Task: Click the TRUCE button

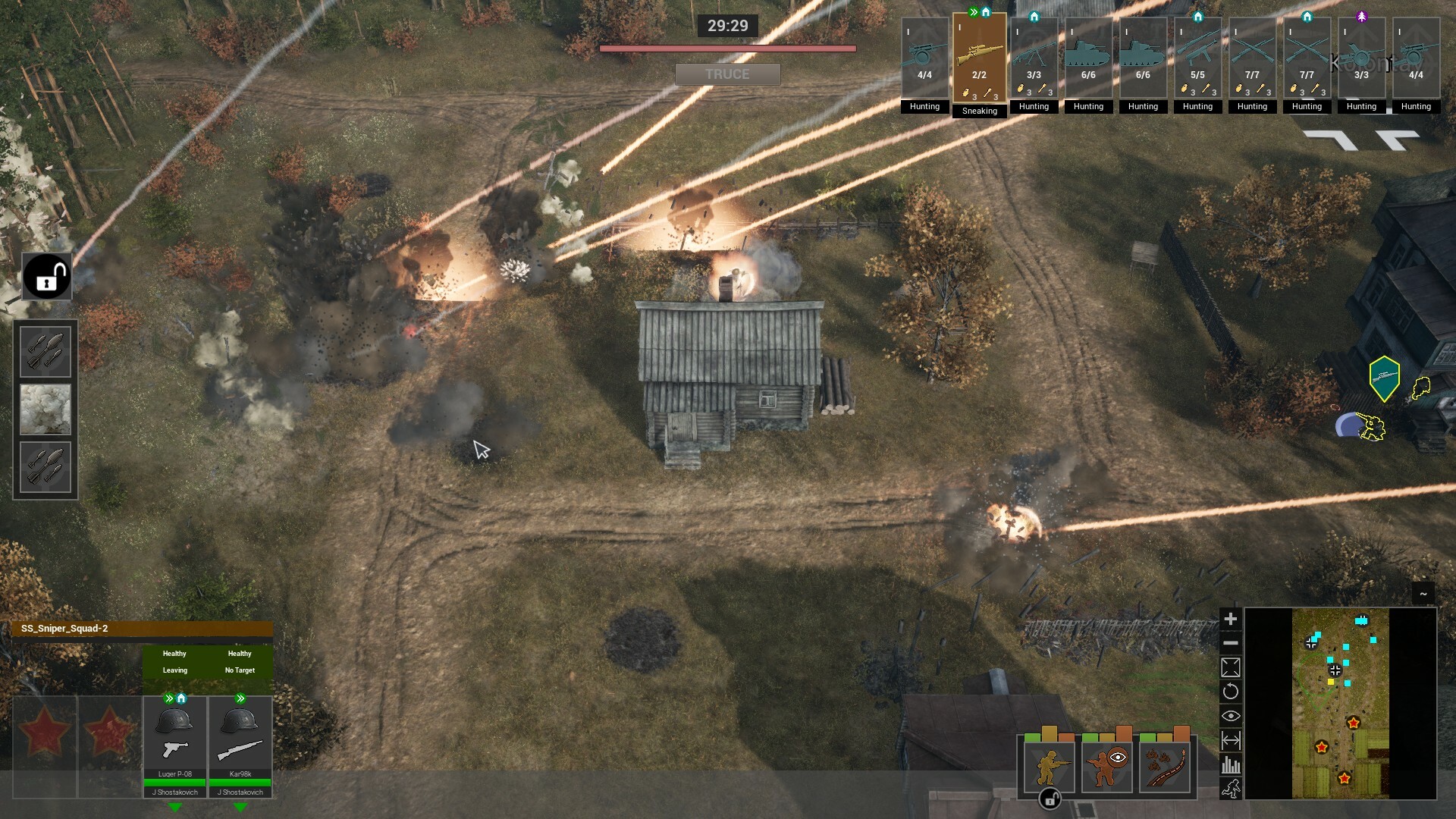Action: click(727, 74)
